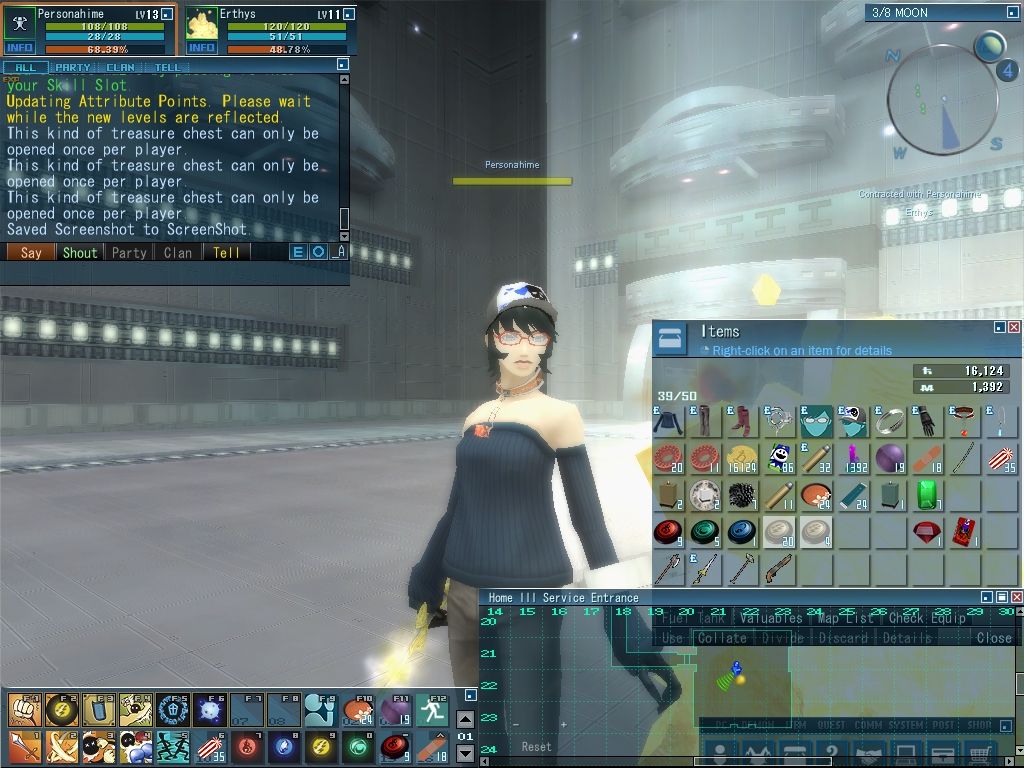Open INFO for Personahime
This screenshot has width=1024, height=768.
(x=20, y=48)
